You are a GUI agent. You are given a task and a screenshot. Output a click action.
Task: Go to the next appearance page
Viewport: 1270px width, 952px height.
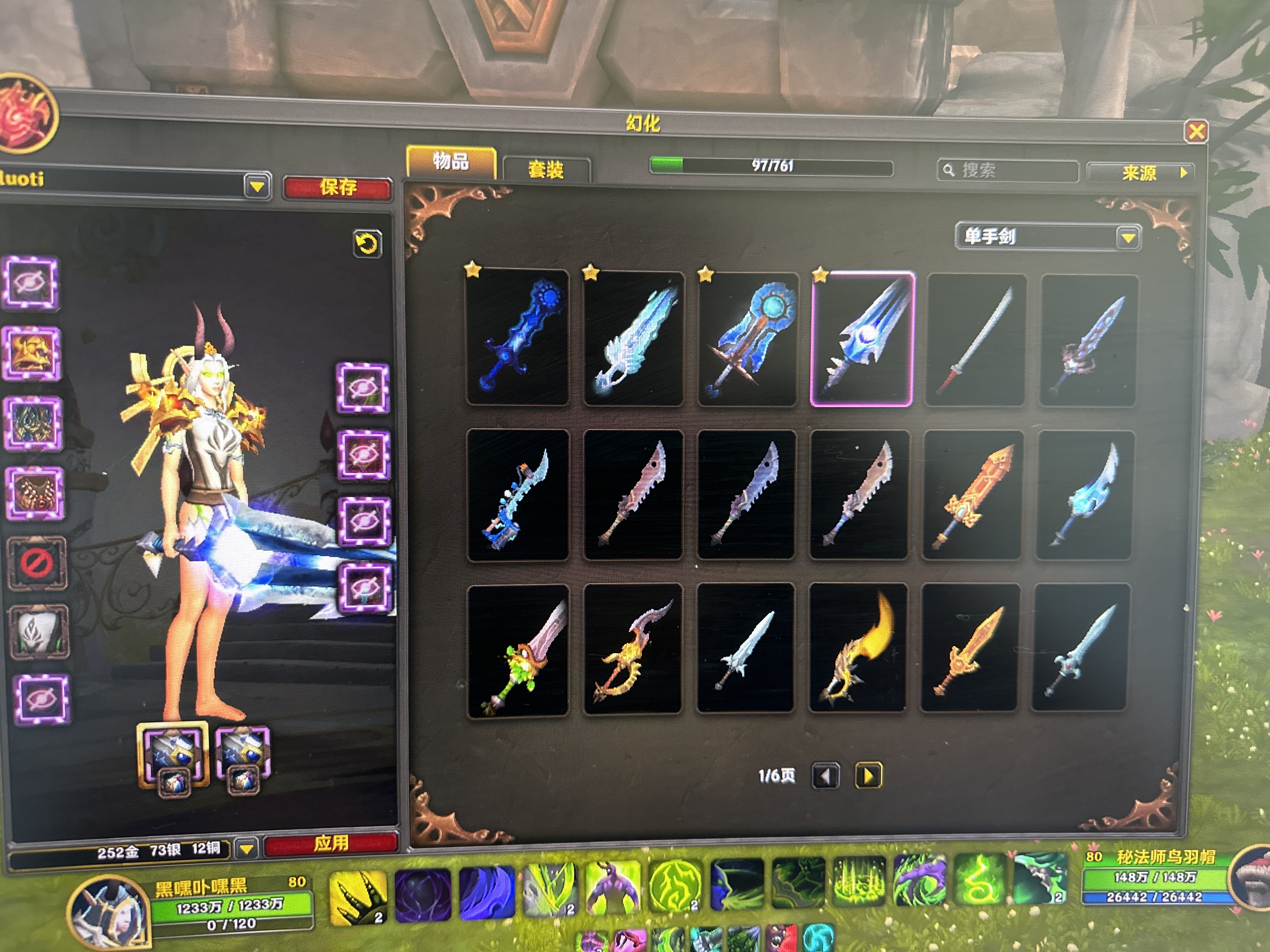point(868,776)
